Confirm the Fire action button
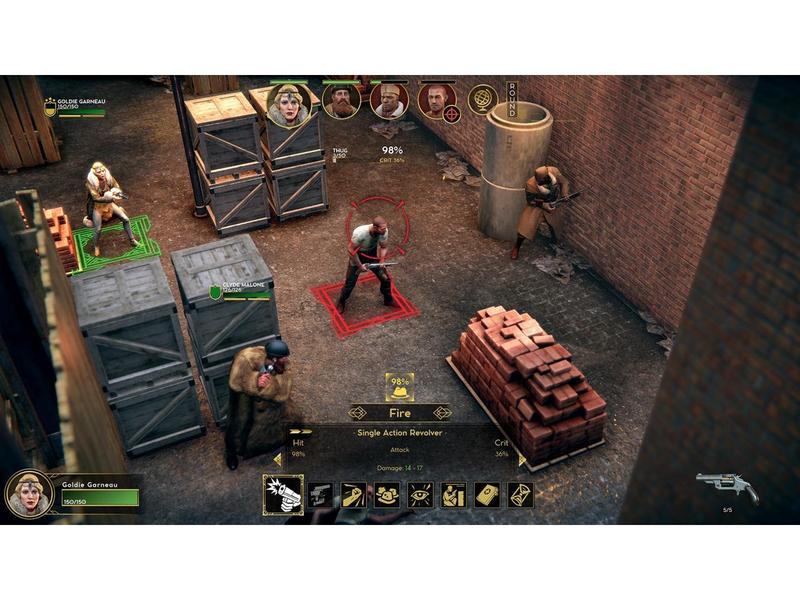The width and height of the screenshot is (800, 600). (x=400, y=412)
